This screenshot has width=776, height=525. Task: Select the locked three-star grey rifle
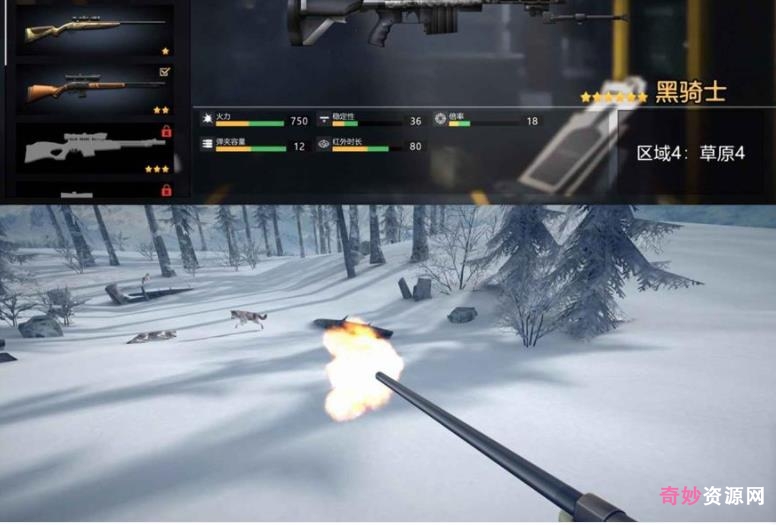click(x=93, y=149)
